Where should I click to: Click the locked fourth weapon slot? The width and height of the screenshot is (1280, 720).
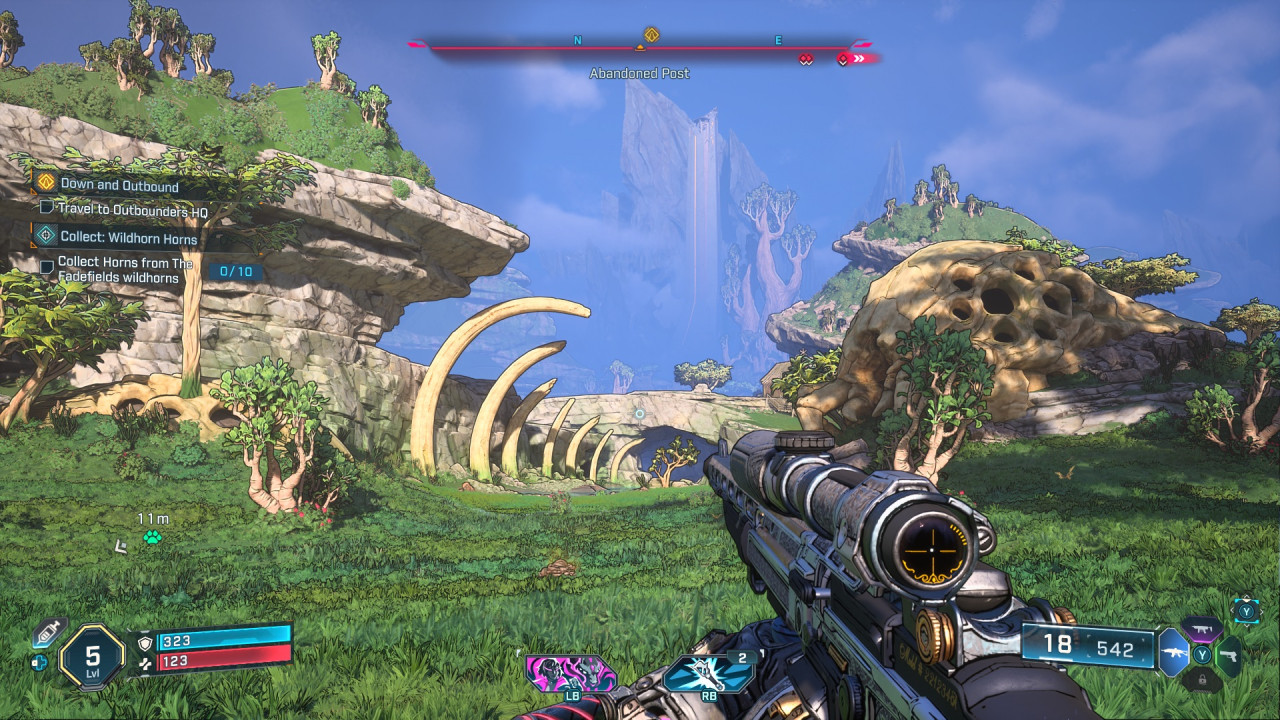pyautogui.click(x=1203, y=680)
